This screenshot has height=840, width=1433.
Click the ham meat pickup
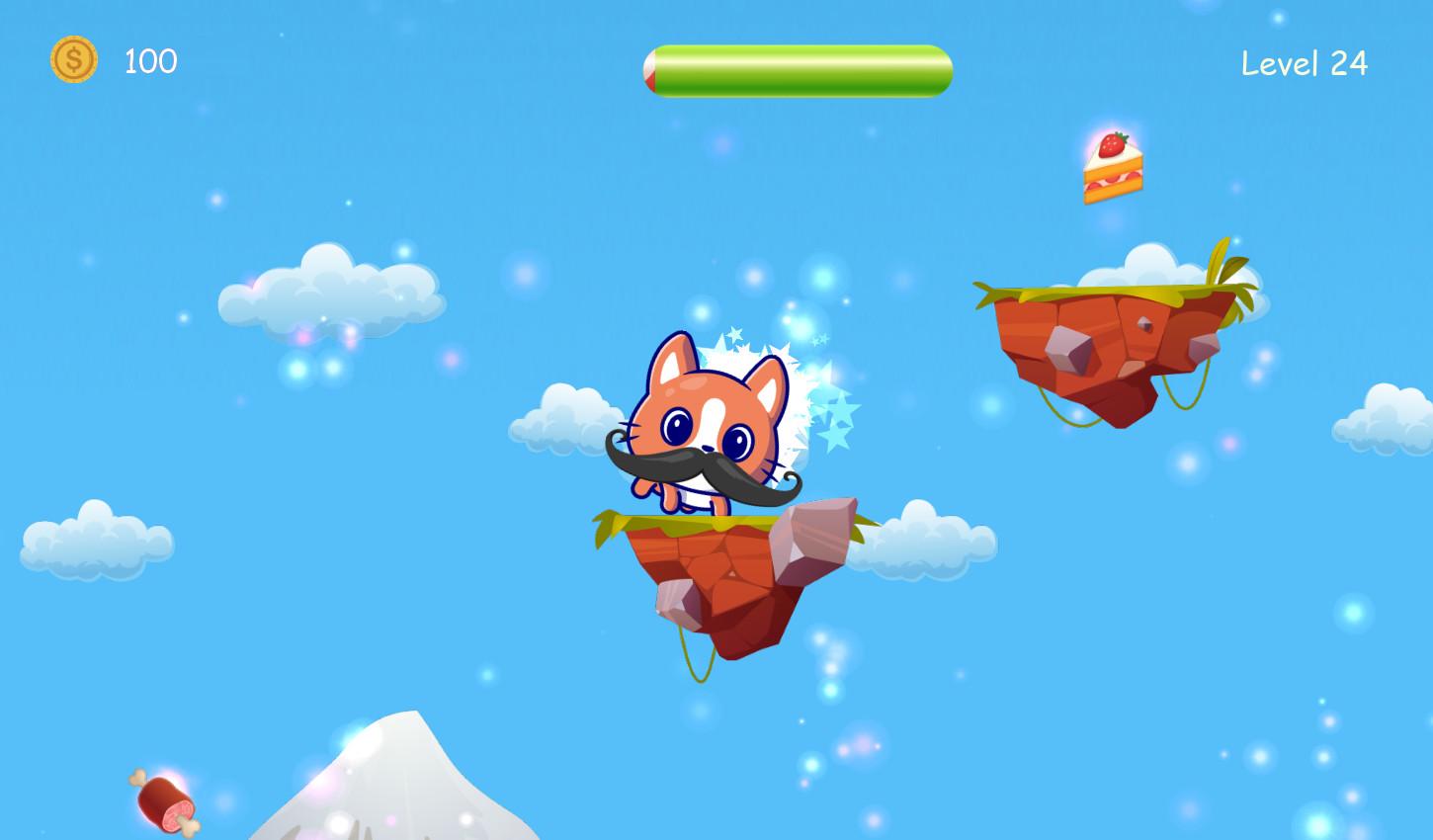click(x=163, y=800)
